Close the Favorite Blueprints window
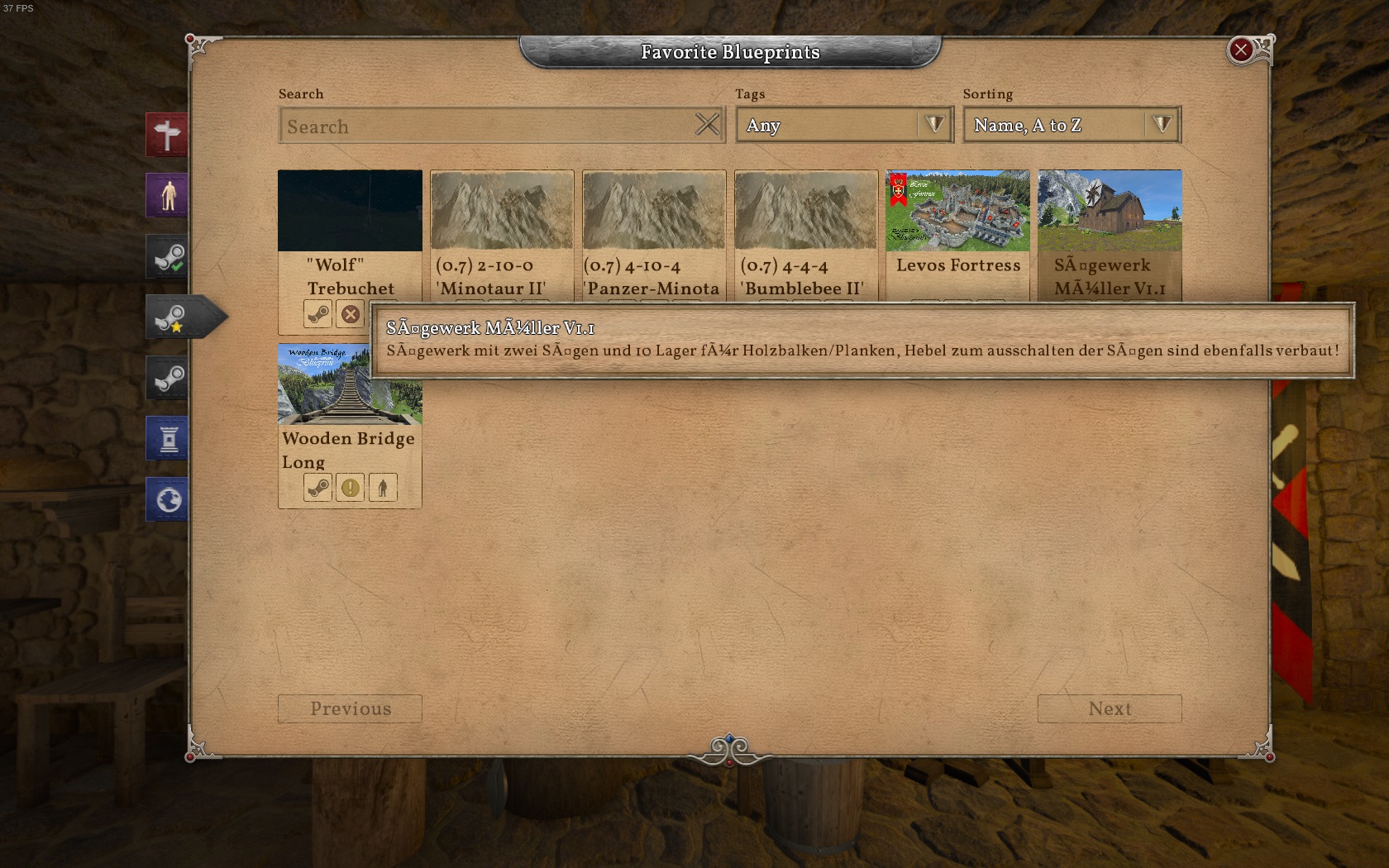The width and height of the screenshot is (1389, 868). coord(1240,50)
